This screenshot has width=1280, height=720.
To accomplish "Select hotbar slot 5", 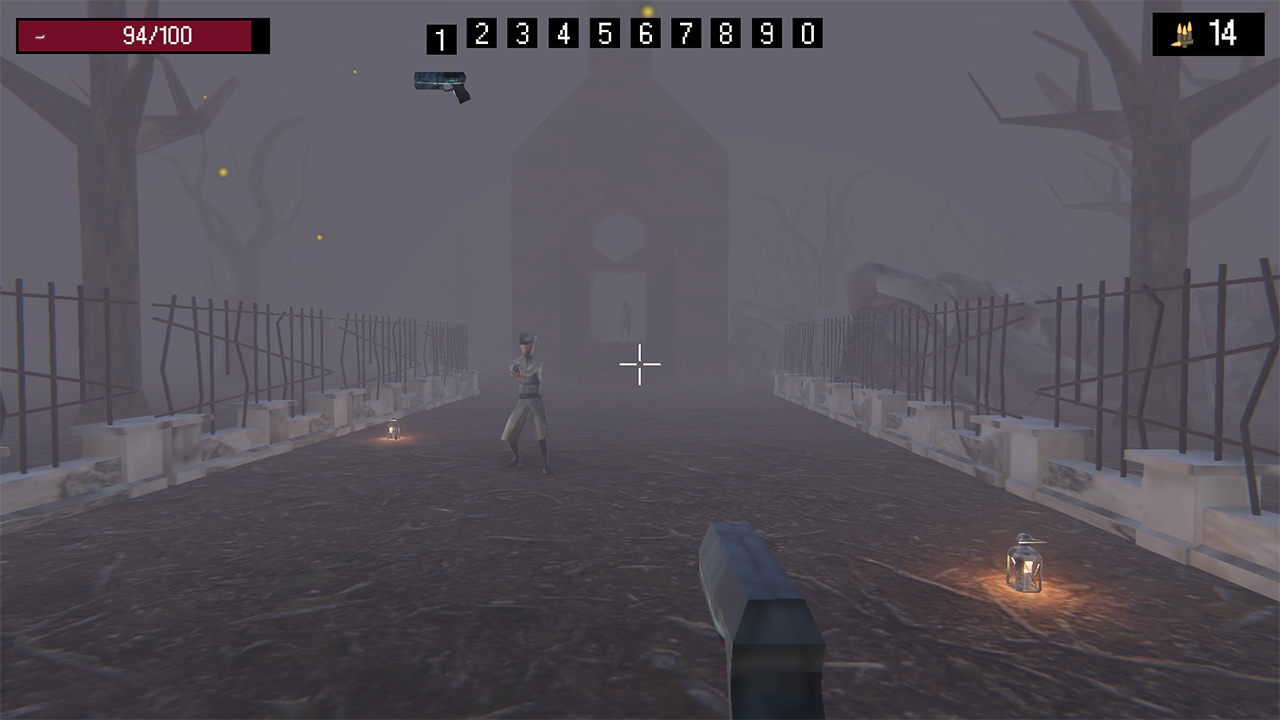I will click(603, 33).
